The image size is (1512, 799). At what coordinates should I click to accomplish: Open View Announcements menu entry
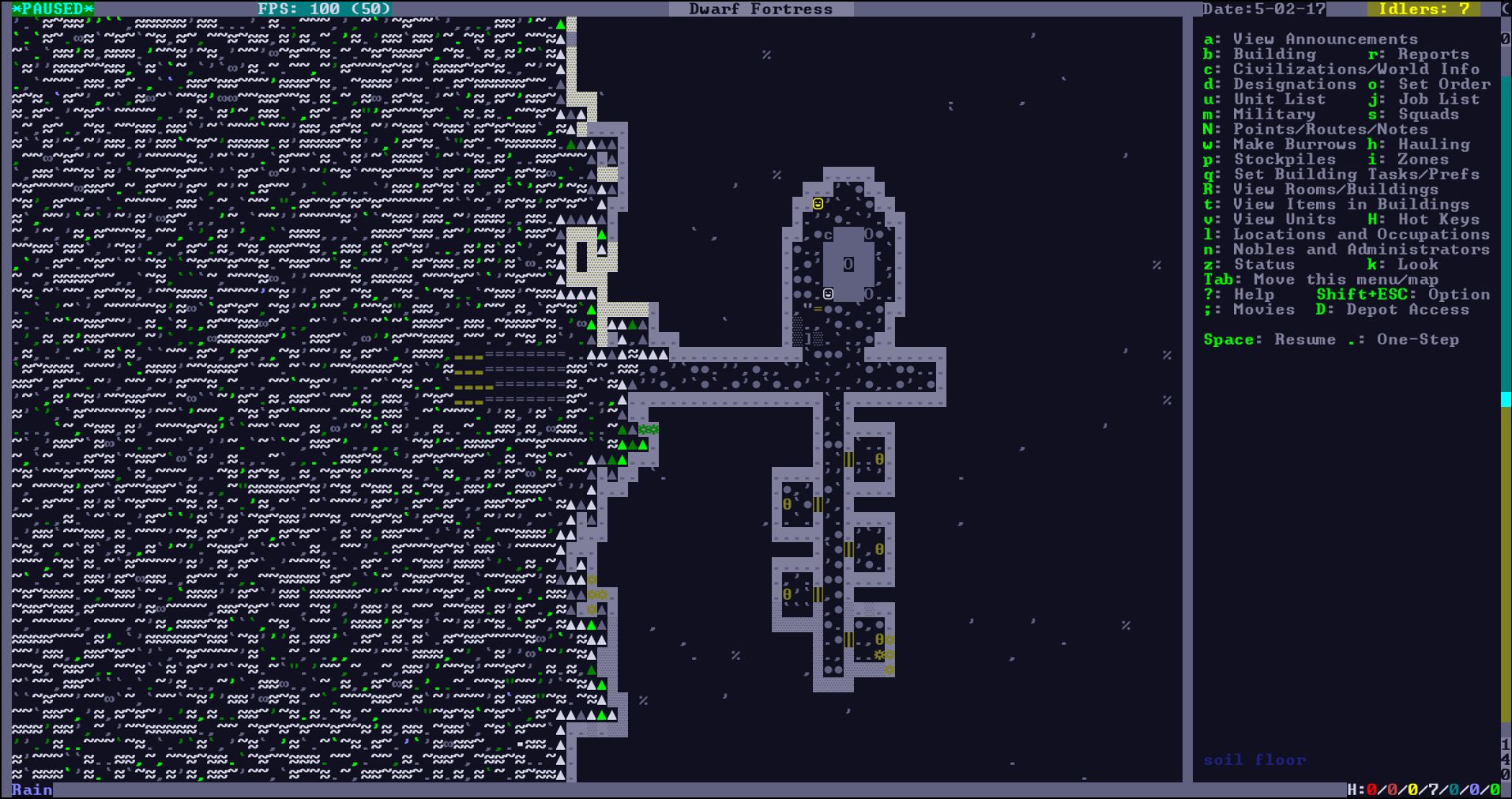pyautogui.click(x=1310, y=39)
